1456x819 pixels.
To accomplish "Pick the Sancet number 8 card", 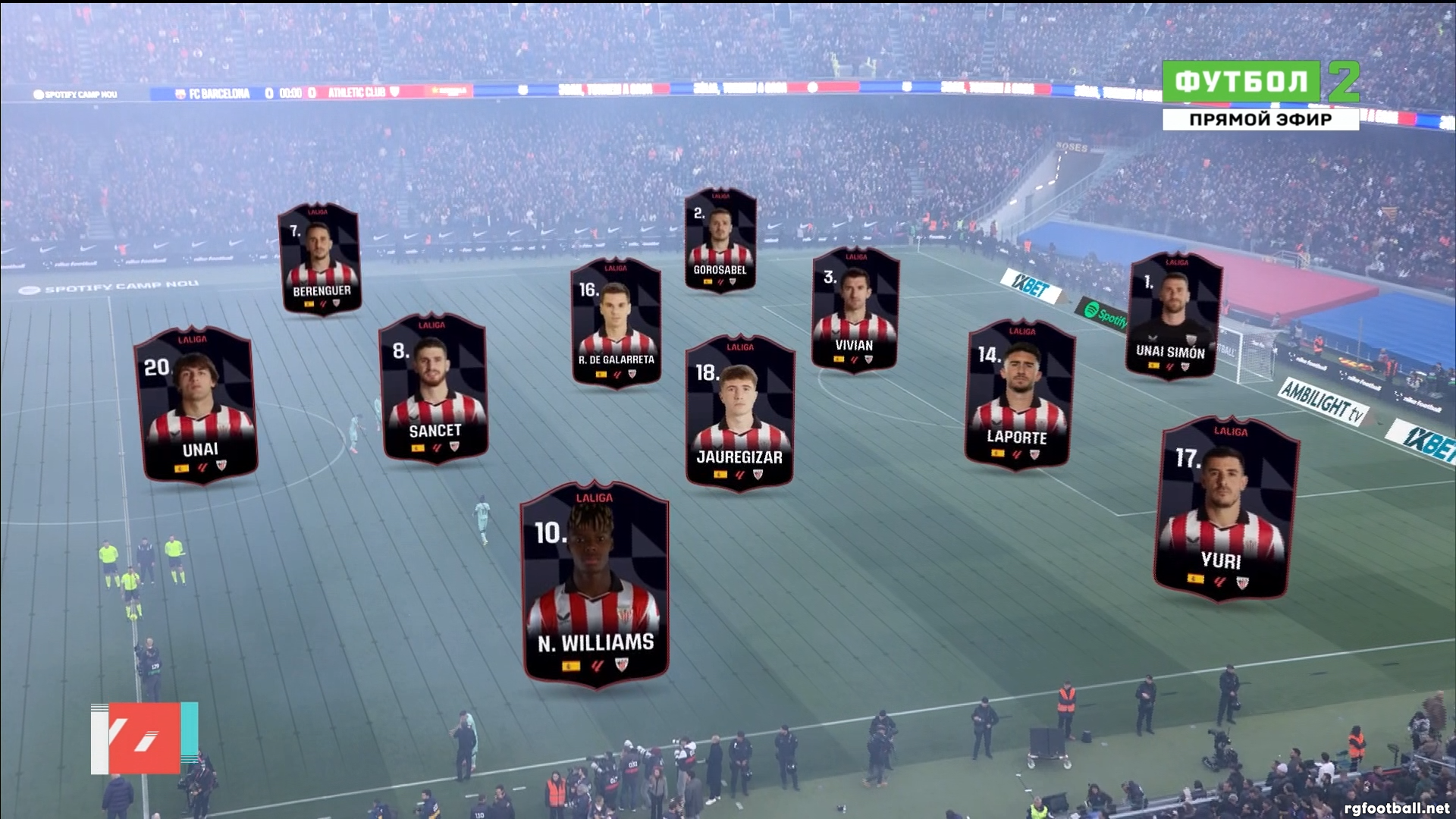I will [x=434, y=388].
